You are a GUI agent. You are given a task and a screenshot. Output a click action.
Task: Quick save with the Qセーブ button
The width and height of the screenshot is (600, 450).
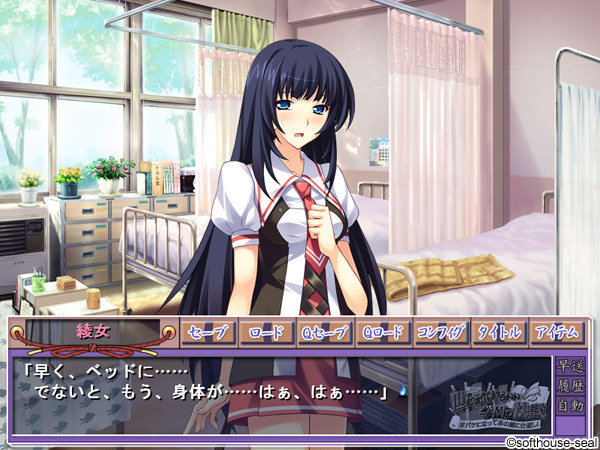tap(324, 332)
